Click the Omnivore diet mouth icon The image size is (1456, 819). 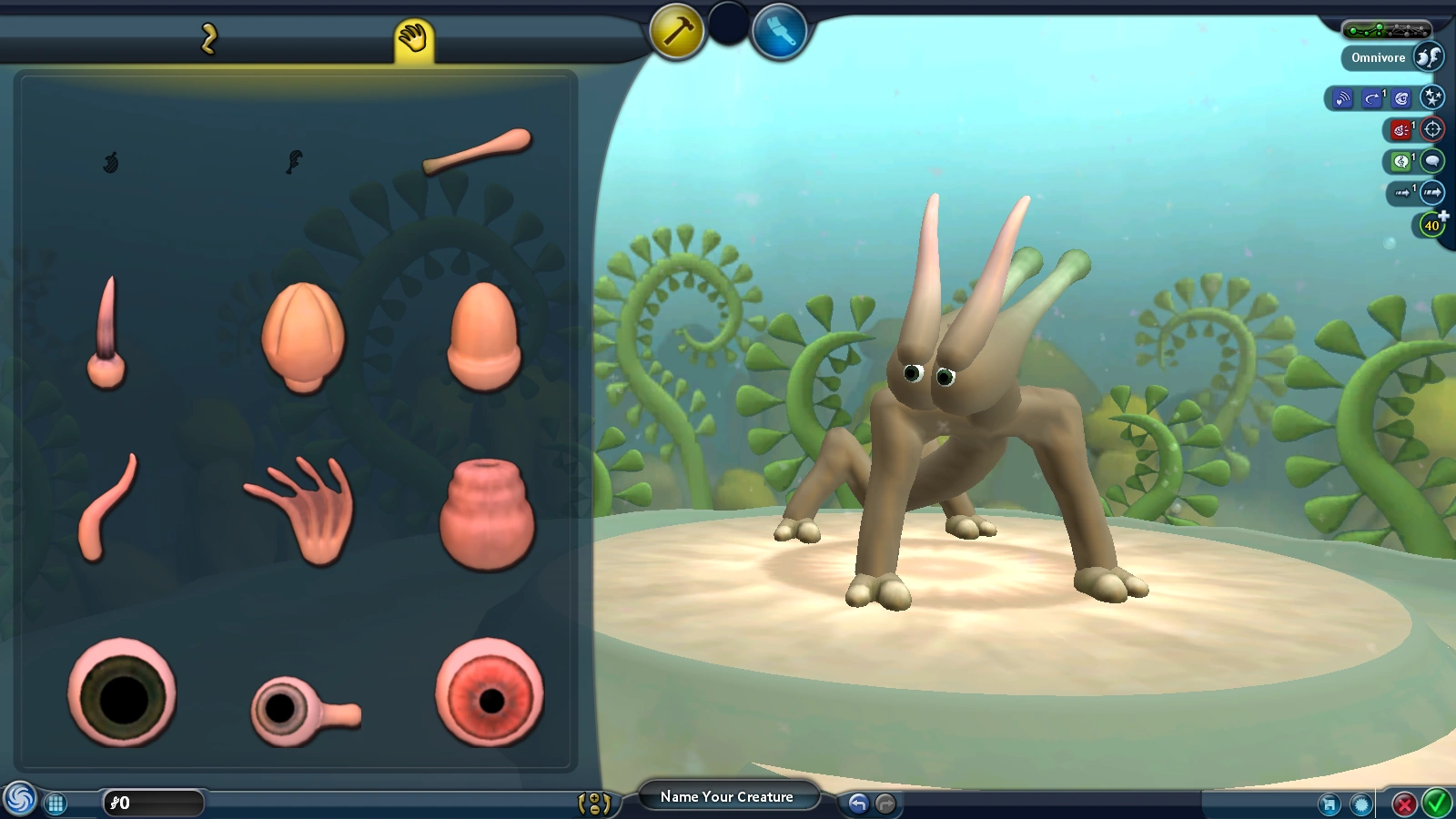(1429, 56)
